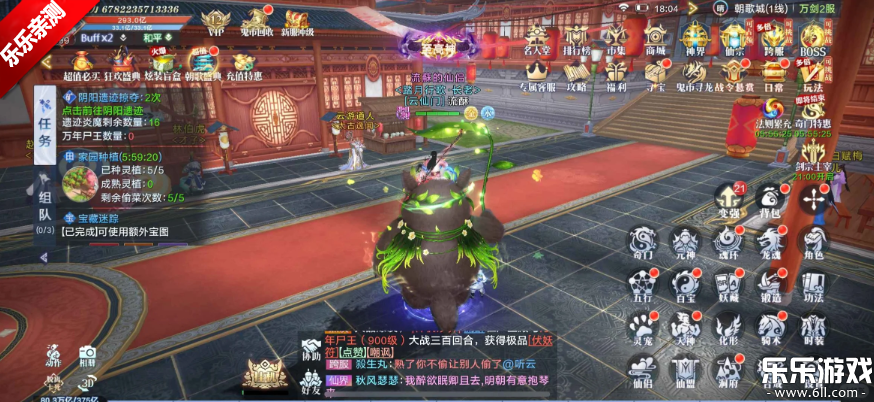The width and height of the screenshot is (874, 402).
Task: Open the 锻造 forging menu
Action: 771,284
